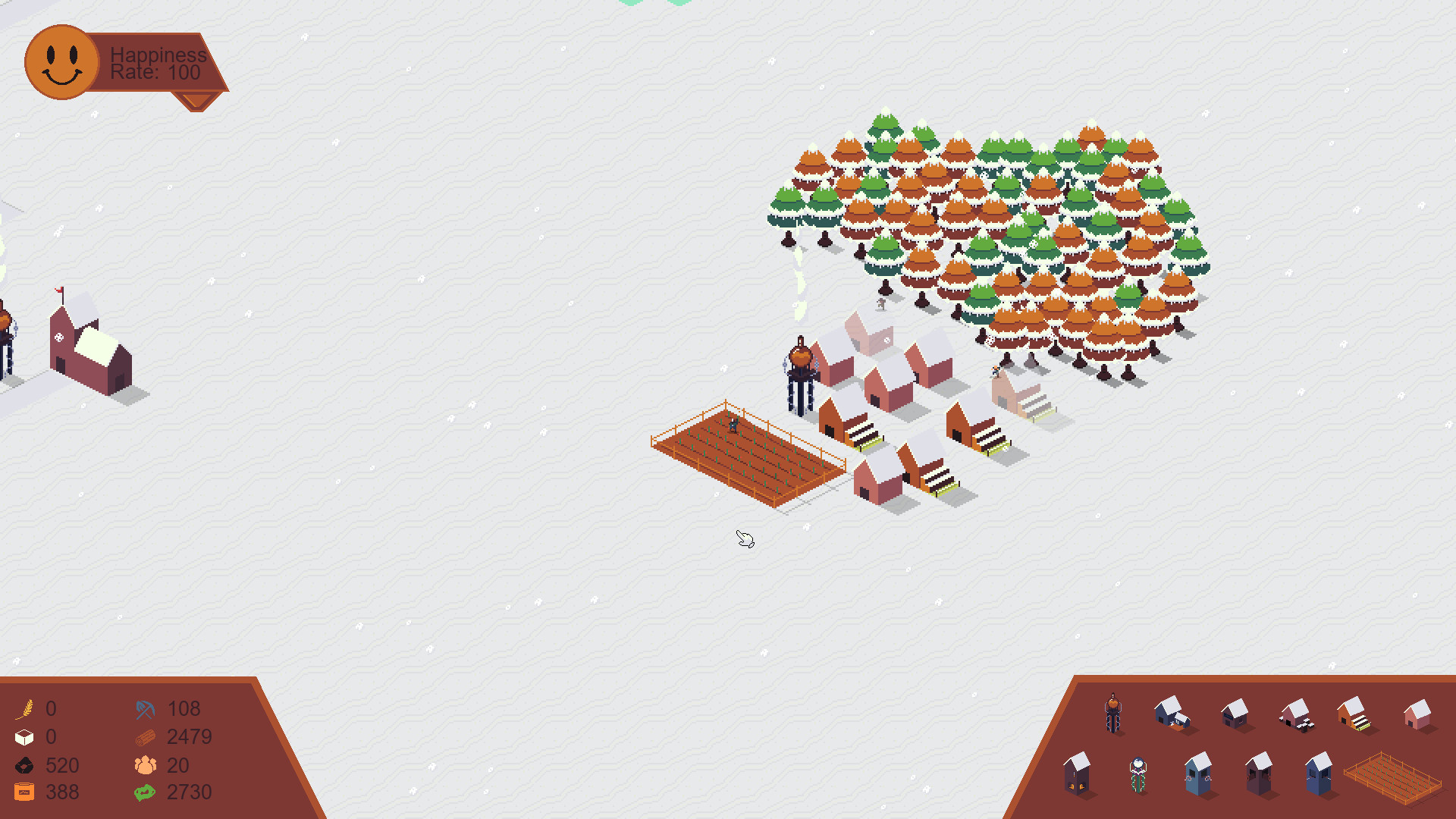The height and width of the screenshot is (819, 1456).
Task: Select the orange house with stairs to build
Action: (1354, 715)
